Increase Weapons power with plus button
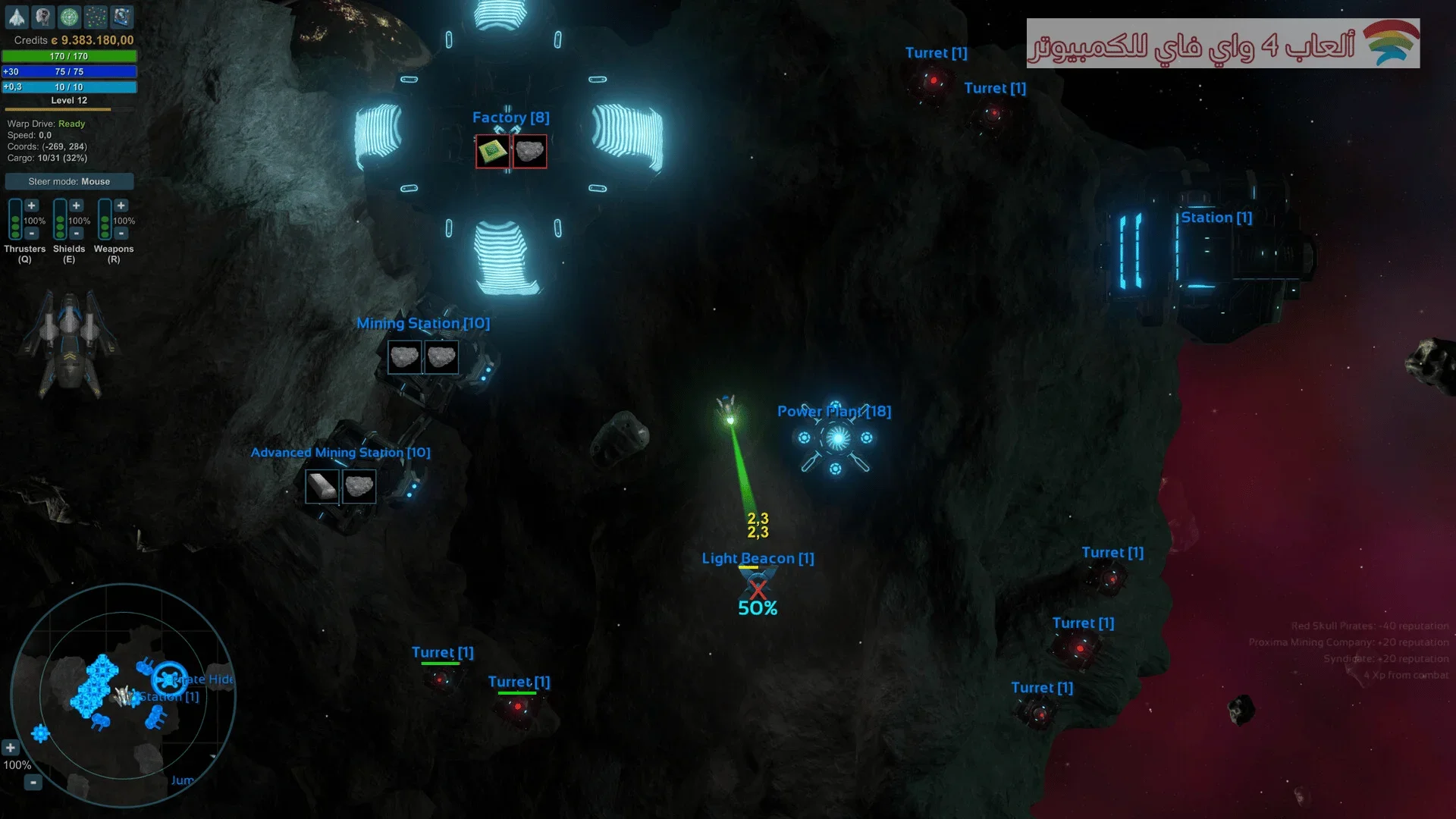This screenshot has height=819, width=1456. point(121,206)
